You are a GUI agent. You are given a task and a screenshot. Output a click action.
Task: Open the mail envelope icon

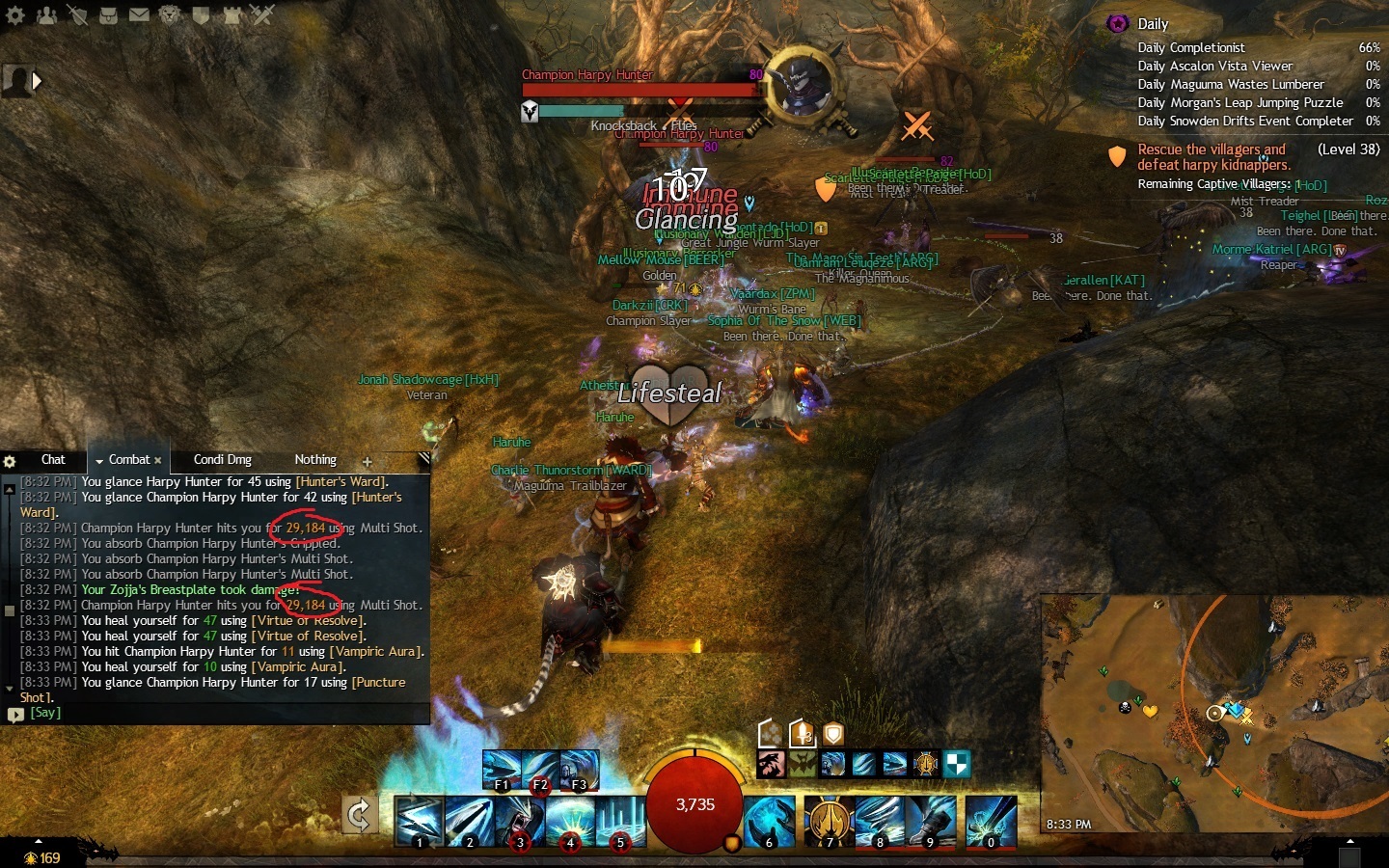pos(139,15)
